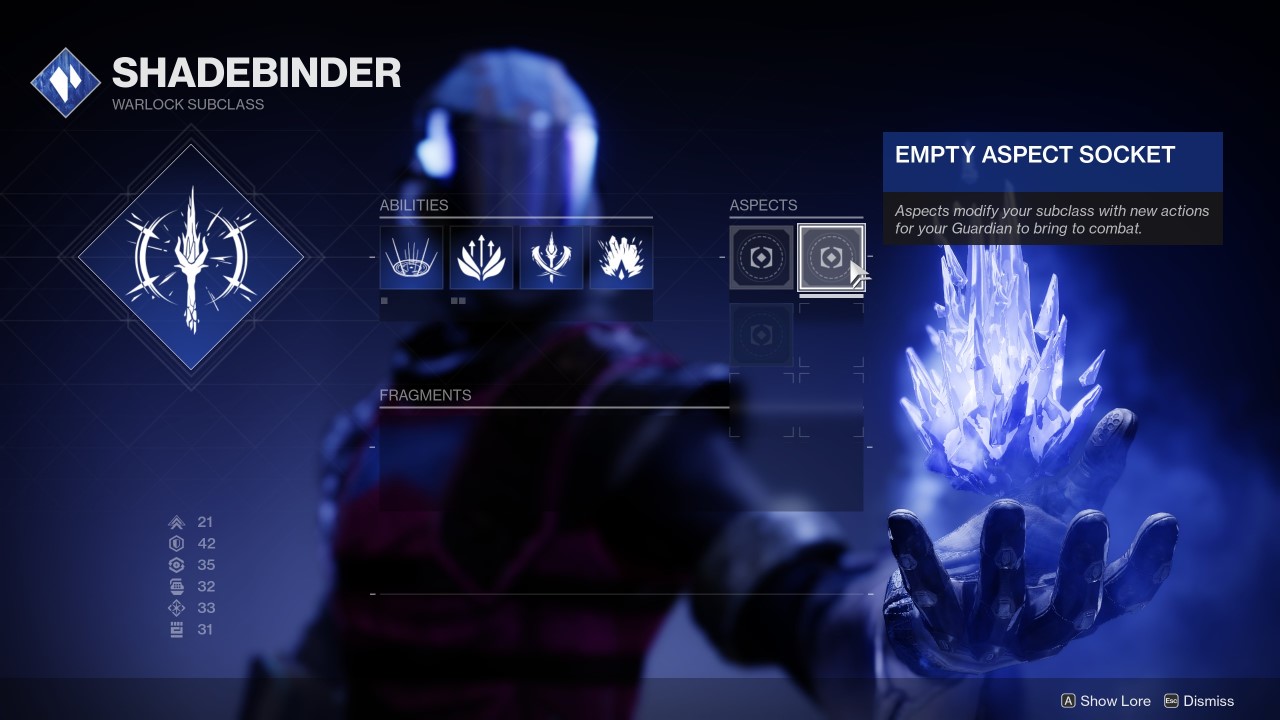Click the Intellect stat icon showing 33
This screenshot has height=720, width=1280.
[x=176, y=607]
